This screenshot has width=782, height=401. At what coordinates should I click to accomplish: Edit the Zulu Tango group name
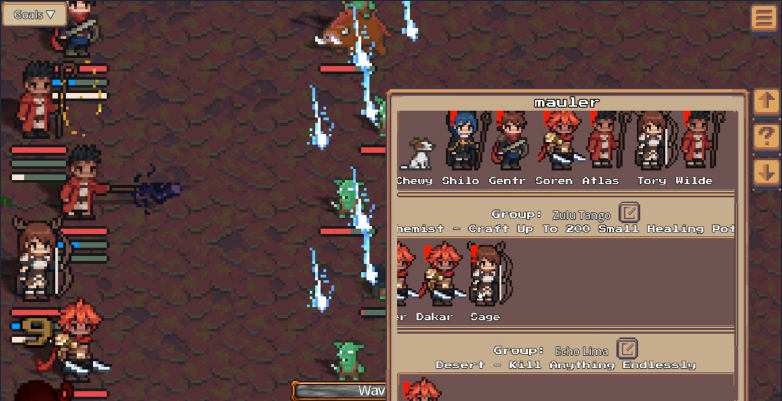tap(629, 213)
